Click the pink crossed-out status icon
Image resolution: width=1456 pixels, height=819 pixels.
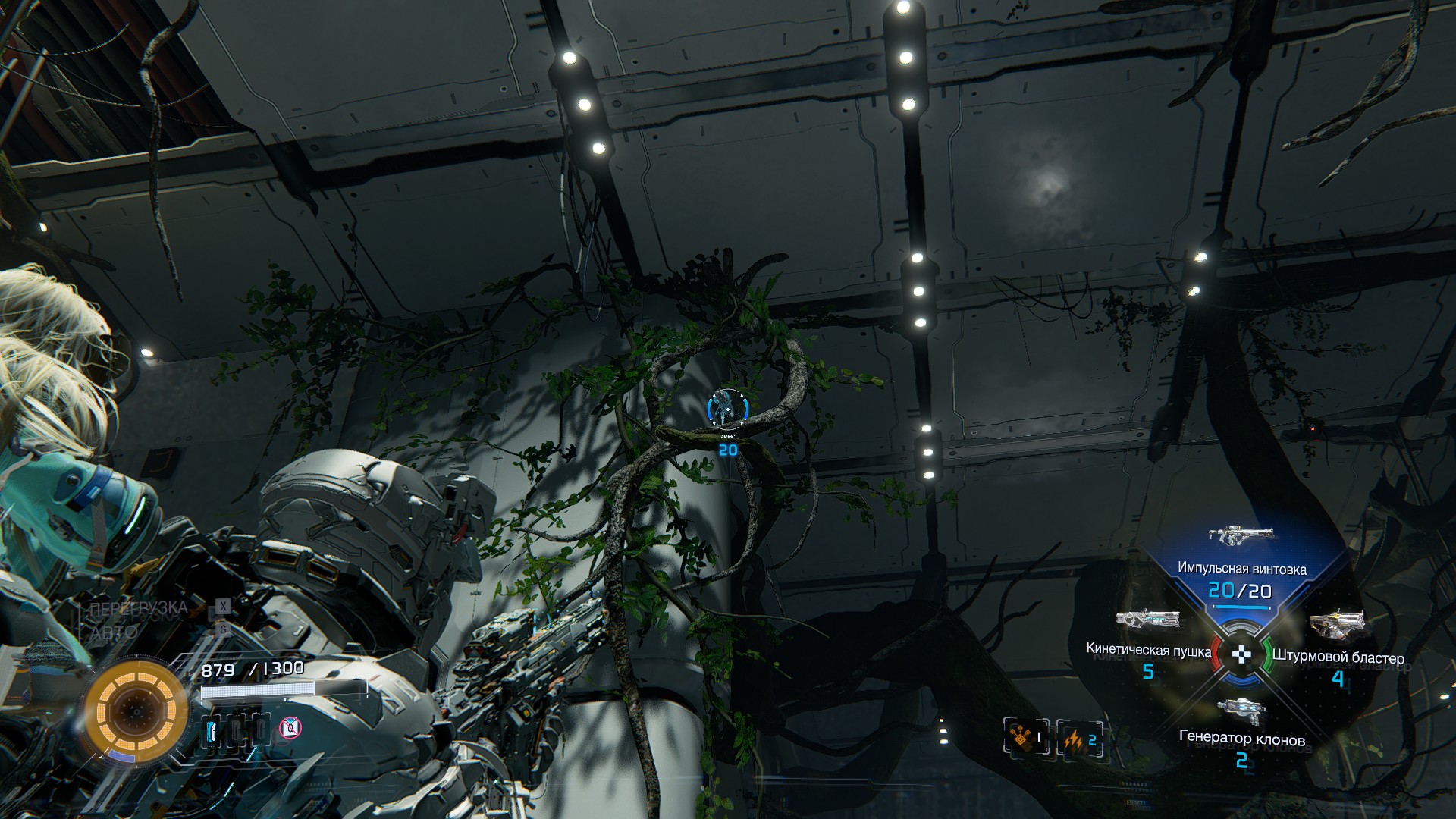(x=290, y=729)
